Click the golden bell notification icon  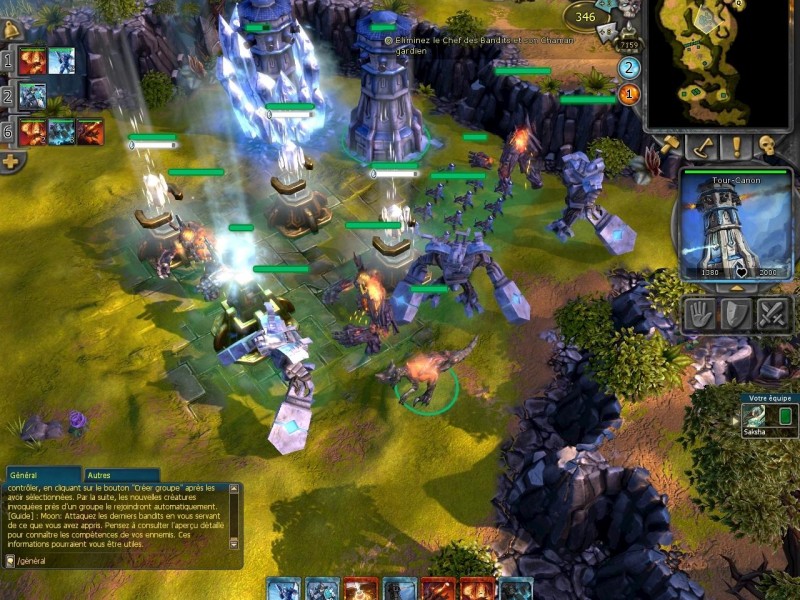[12, 30]
